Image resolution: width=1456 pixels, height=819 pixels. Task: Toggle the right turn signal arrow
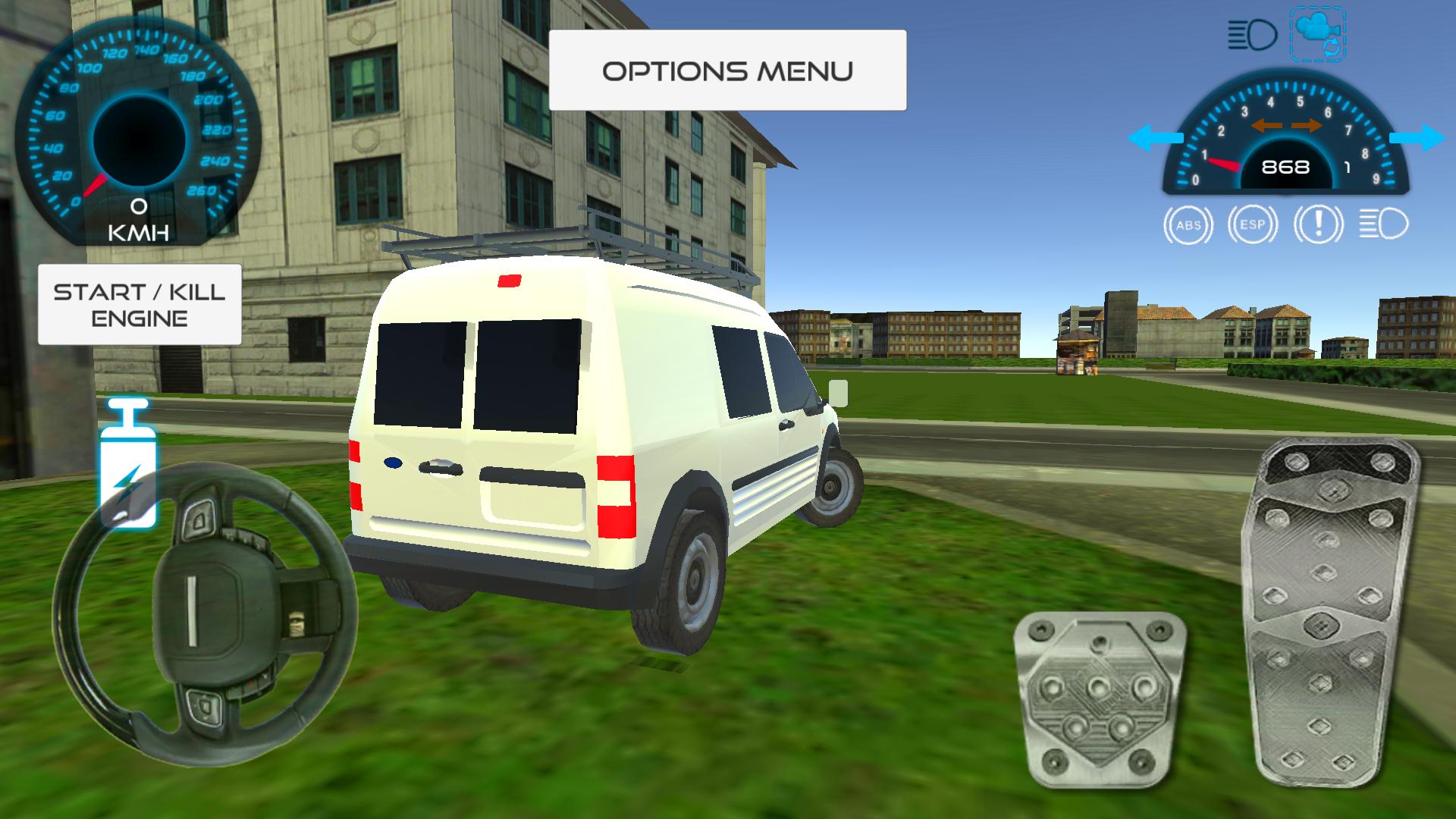click(x=1420, y=136)
